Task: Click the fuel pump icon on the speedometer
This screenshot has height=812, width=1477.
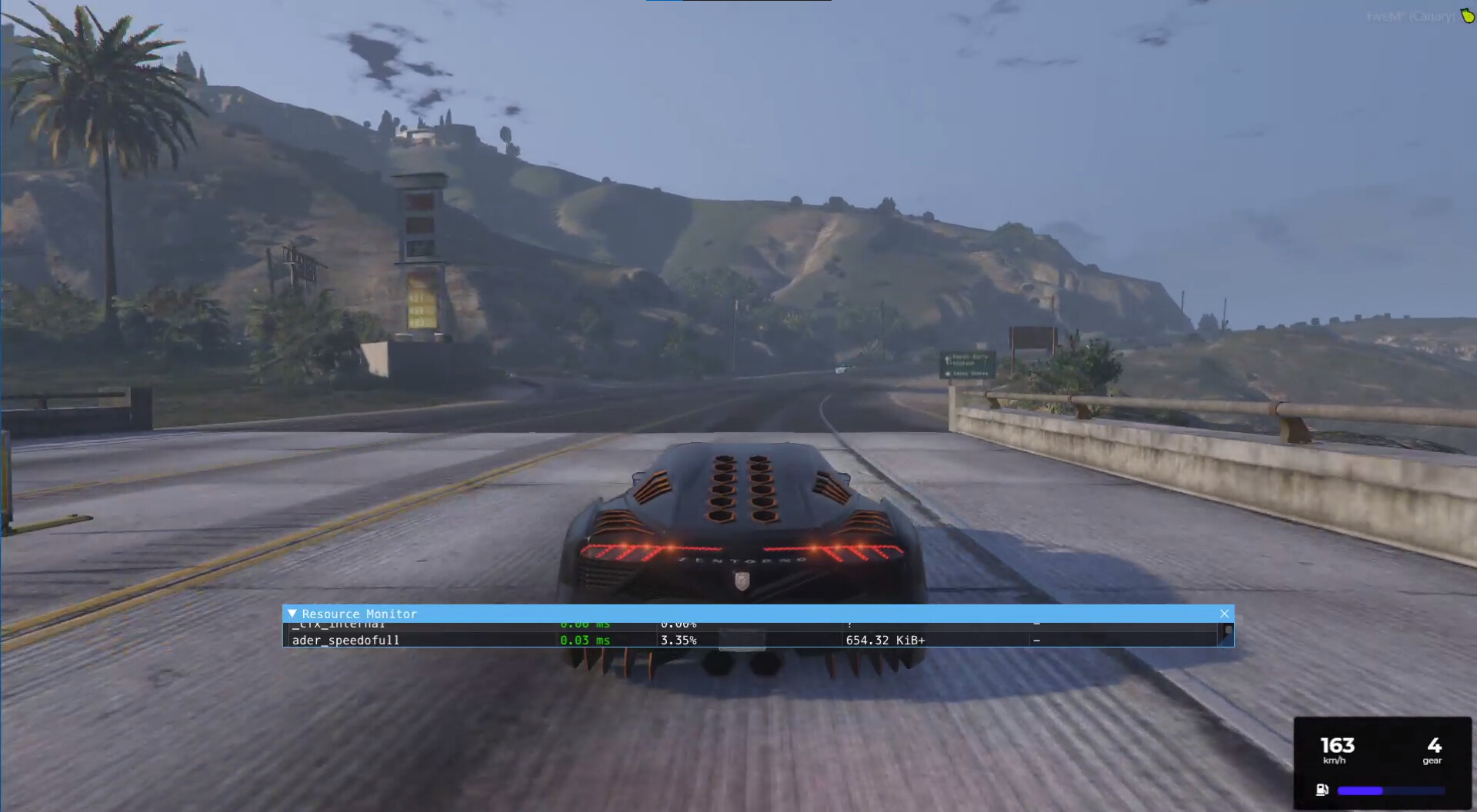Action: [1321, 789]
